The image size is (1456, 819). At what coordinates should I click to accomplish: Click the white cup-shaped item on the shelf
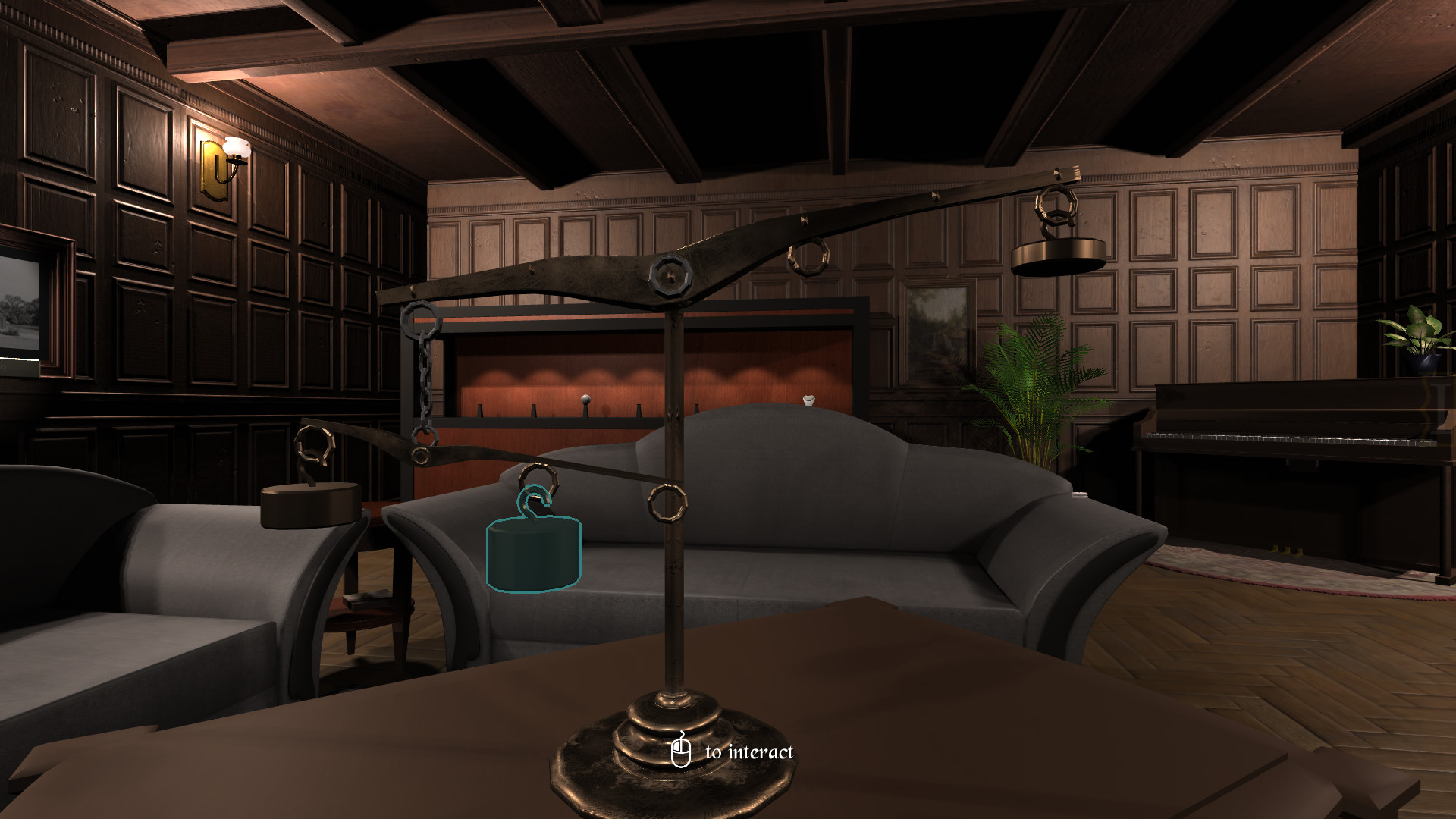coord(809,400)
